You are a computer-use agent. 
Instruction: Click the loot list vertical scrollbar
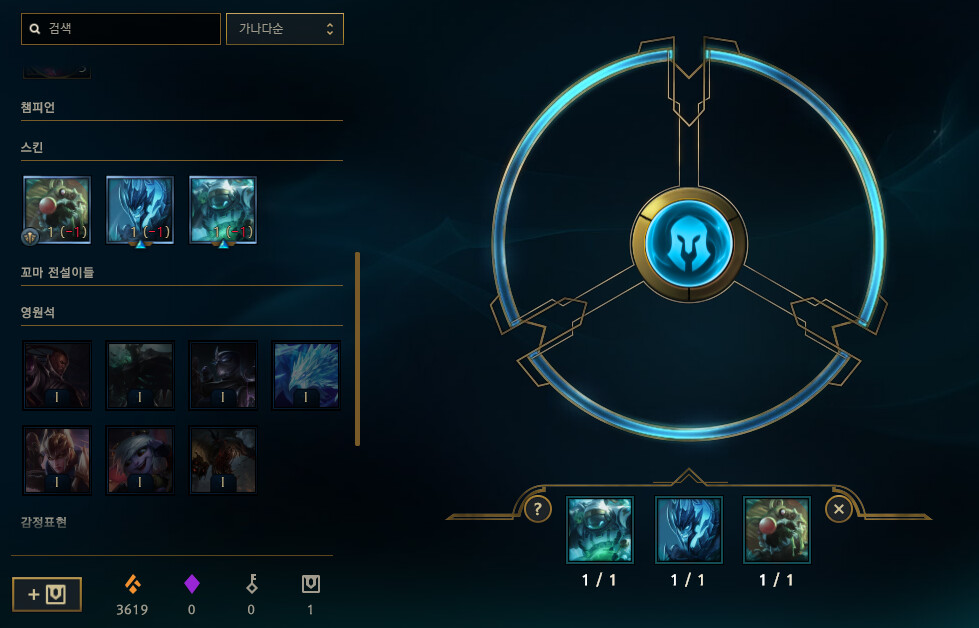tap(357, 349)
